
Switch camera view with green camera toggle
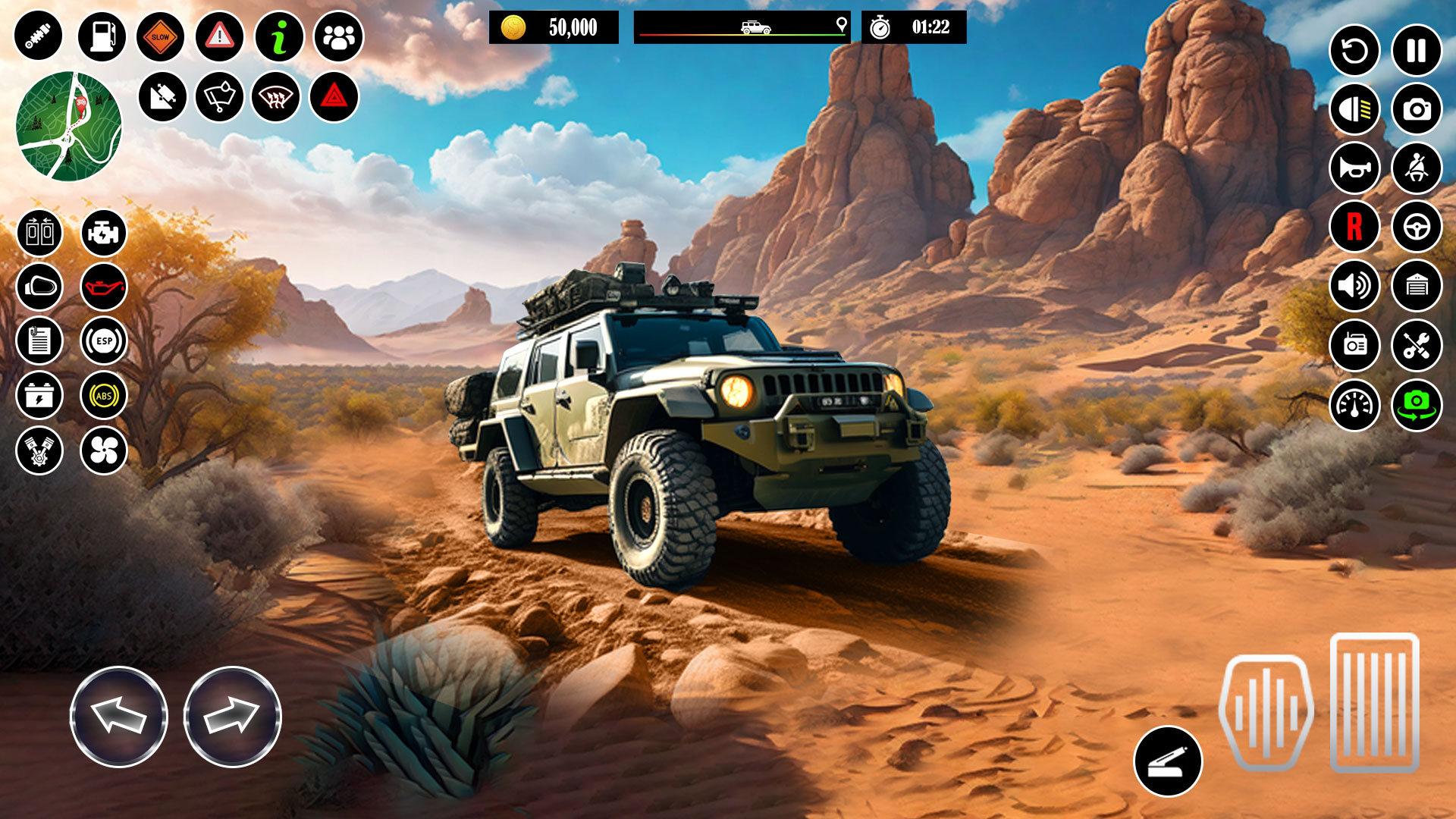pyautogui.click(x=1416, y=405)
